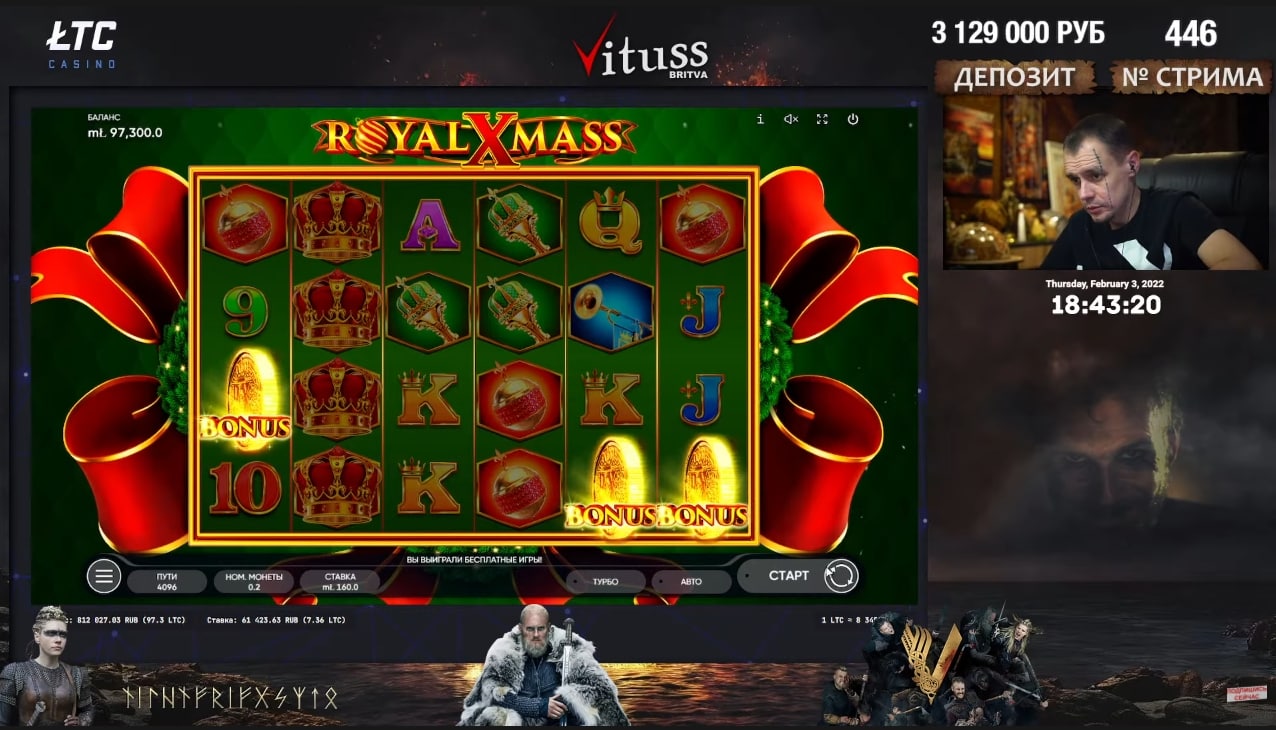Image resolution: width=1276 pixels, height=730 pixels.
Task: Change the НОМ. МОНЕТЫ coin value
Action: [253, 582]
